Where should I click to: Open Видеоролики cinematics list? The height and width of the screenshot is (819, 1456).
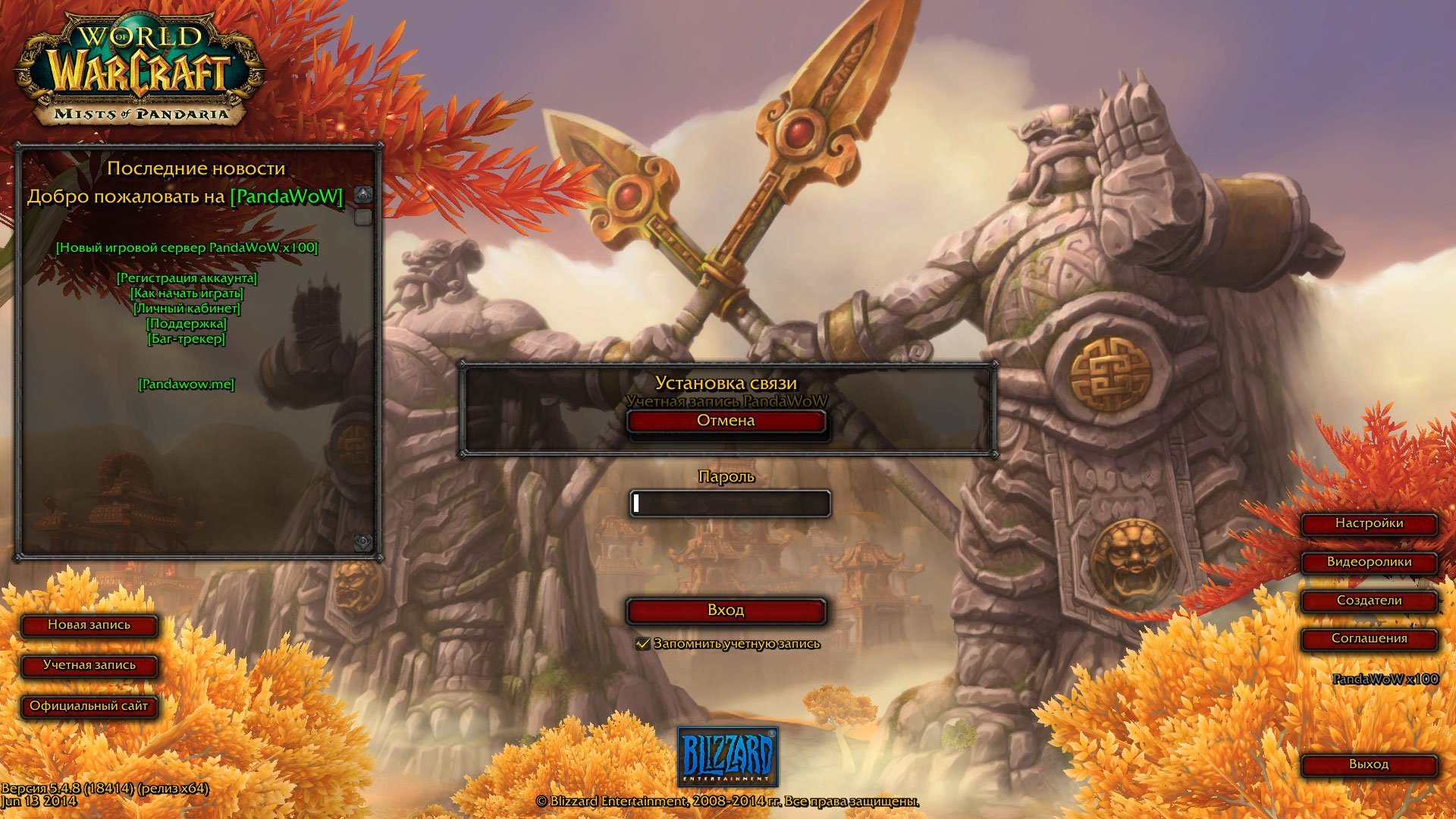coord(1369,562)
